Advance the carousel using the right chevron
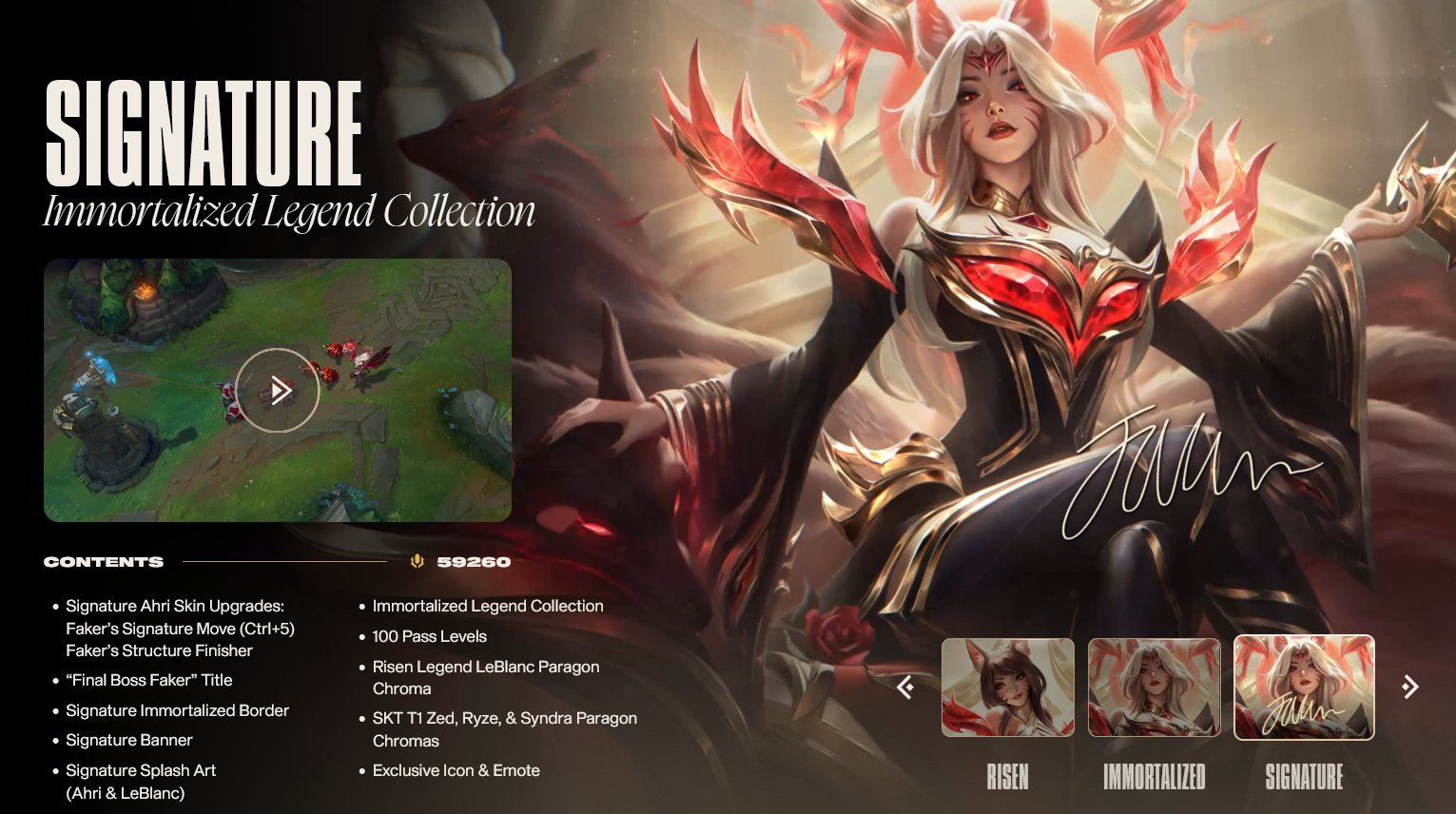This screenshot has width=1456, height=814. (1407, 687)
